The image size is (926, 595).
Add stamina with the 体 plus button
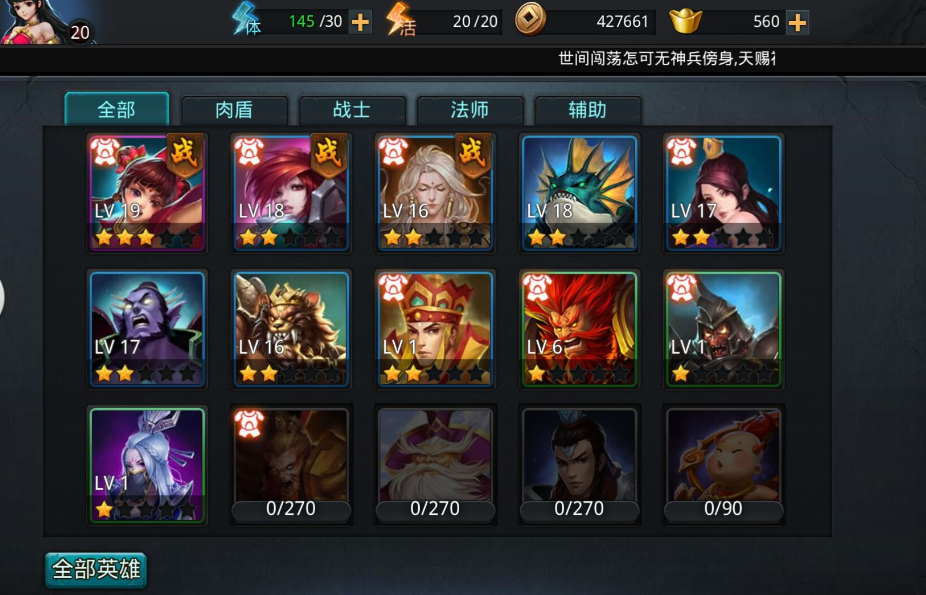tap(361, 22)
